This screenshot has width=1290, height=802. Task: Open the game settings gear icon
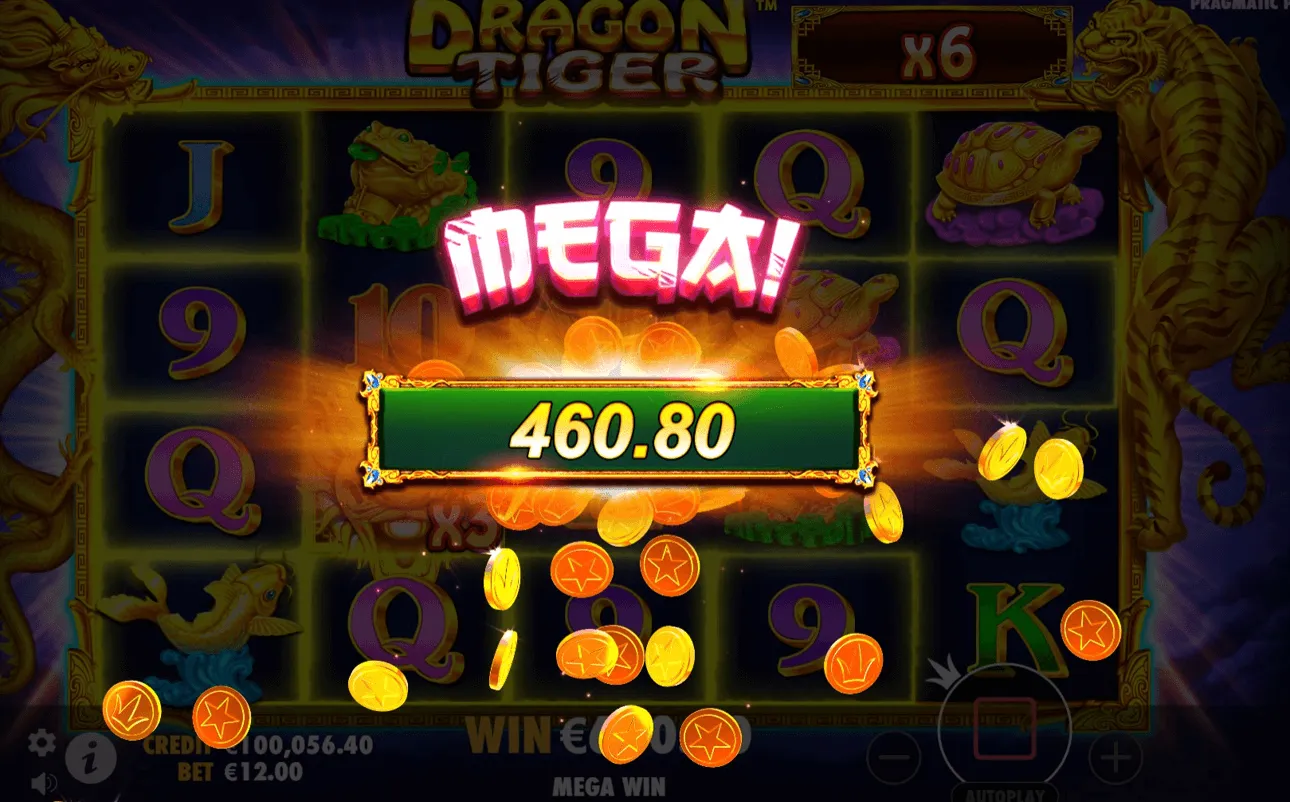(x=40, y=743)
